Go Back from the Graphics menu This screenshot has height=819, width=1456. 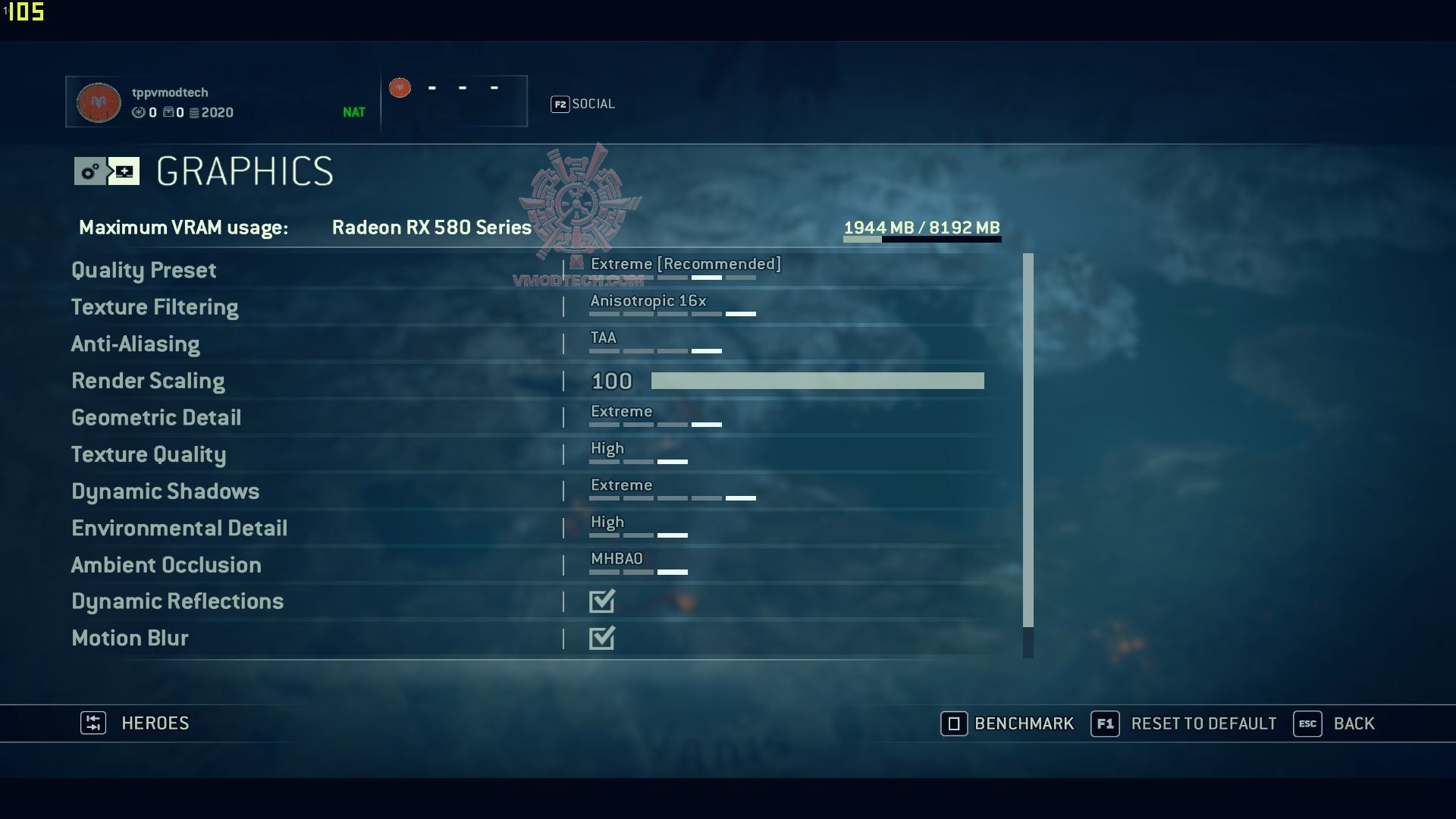1335,723
